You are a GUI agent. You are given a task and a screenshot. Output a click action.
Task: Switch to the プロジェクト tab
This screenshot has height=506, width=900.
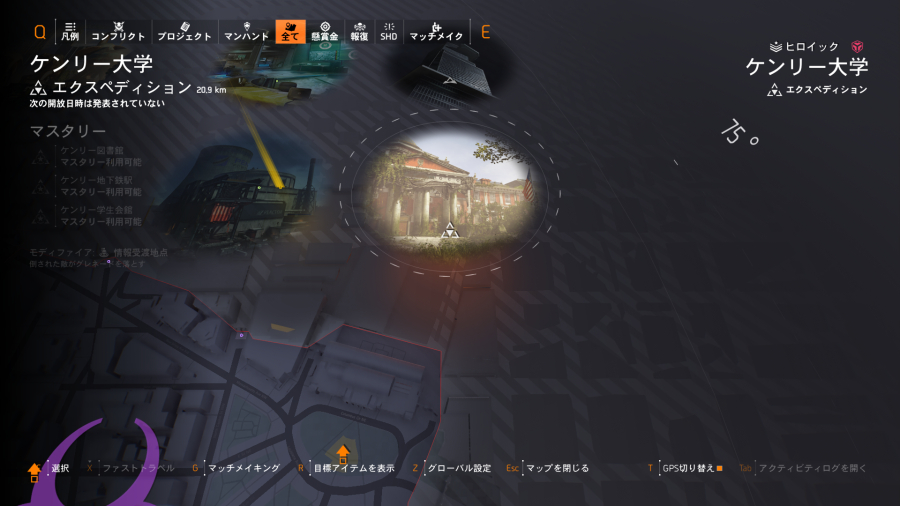pyautogui.click(x=185, y=31)
